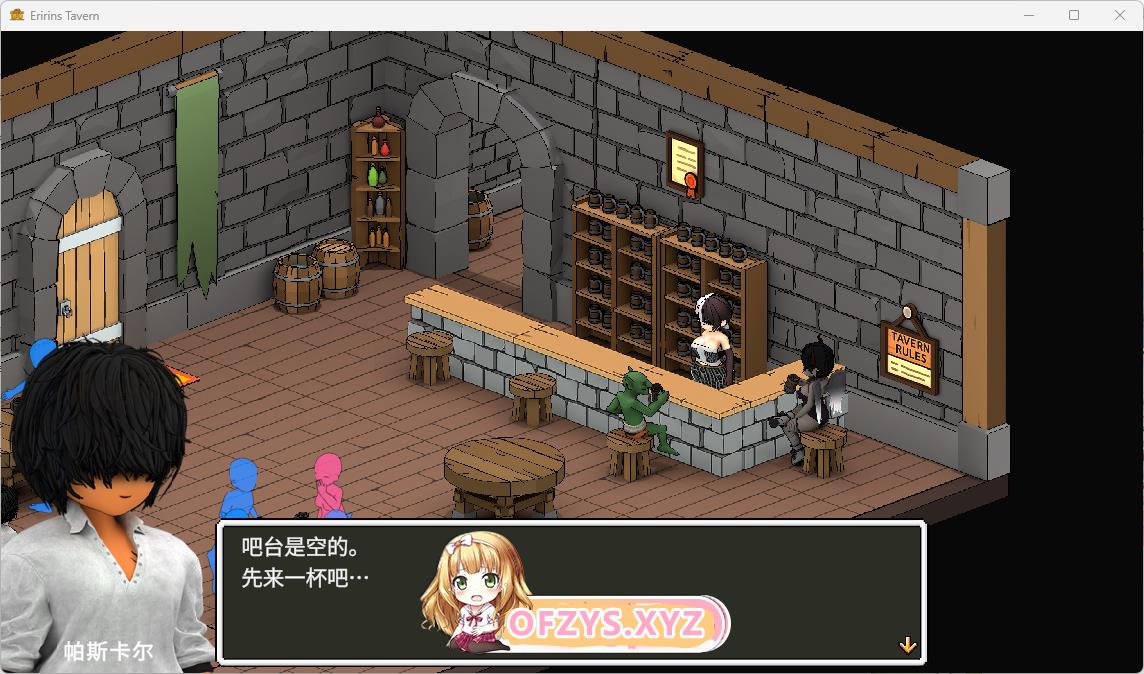
Task: Advance dialogue with the yellow arrow
Action: point(907,645)
